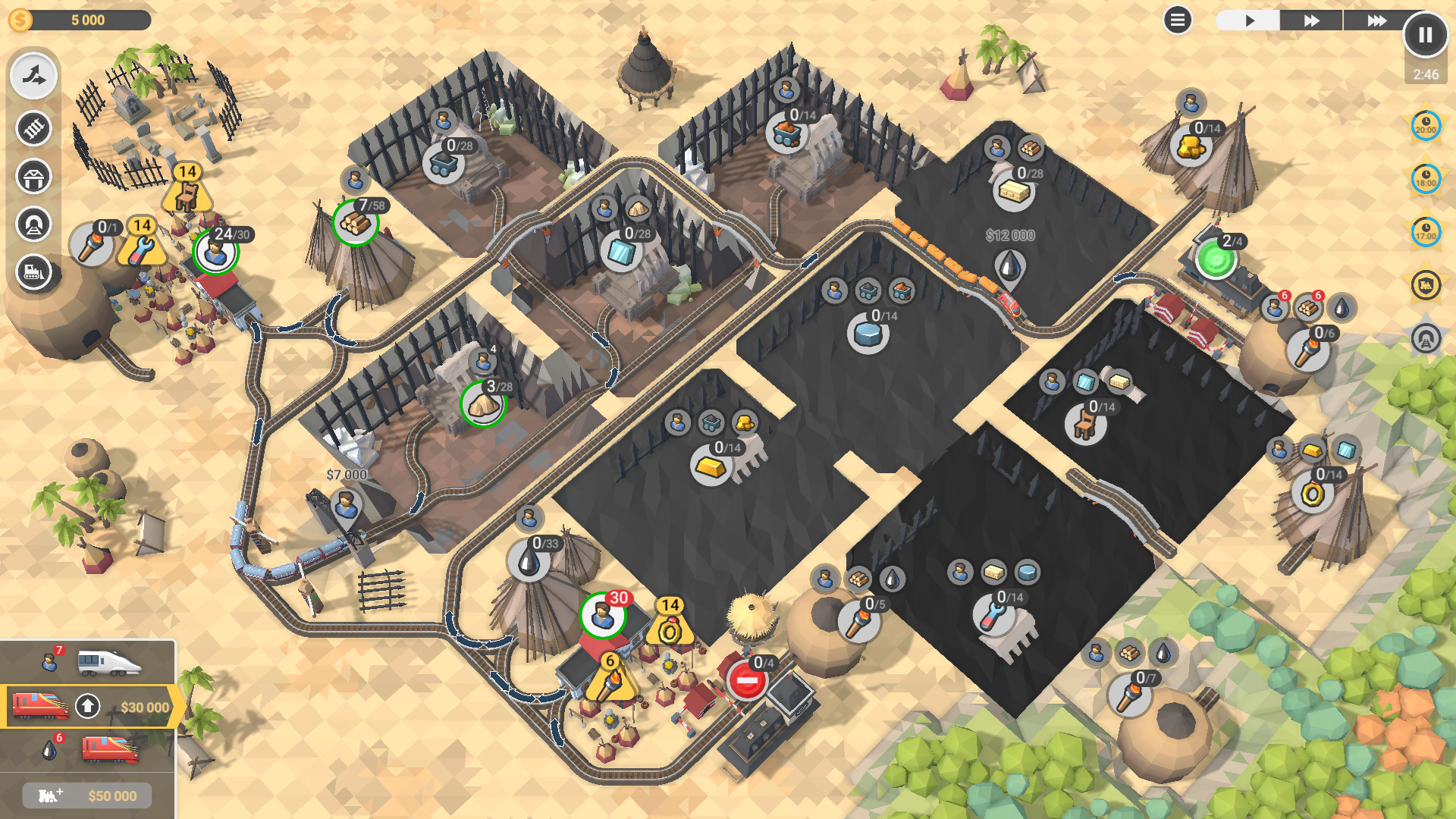Choose the rail track building tool
1456x819 pixels.
pos(33,128)
